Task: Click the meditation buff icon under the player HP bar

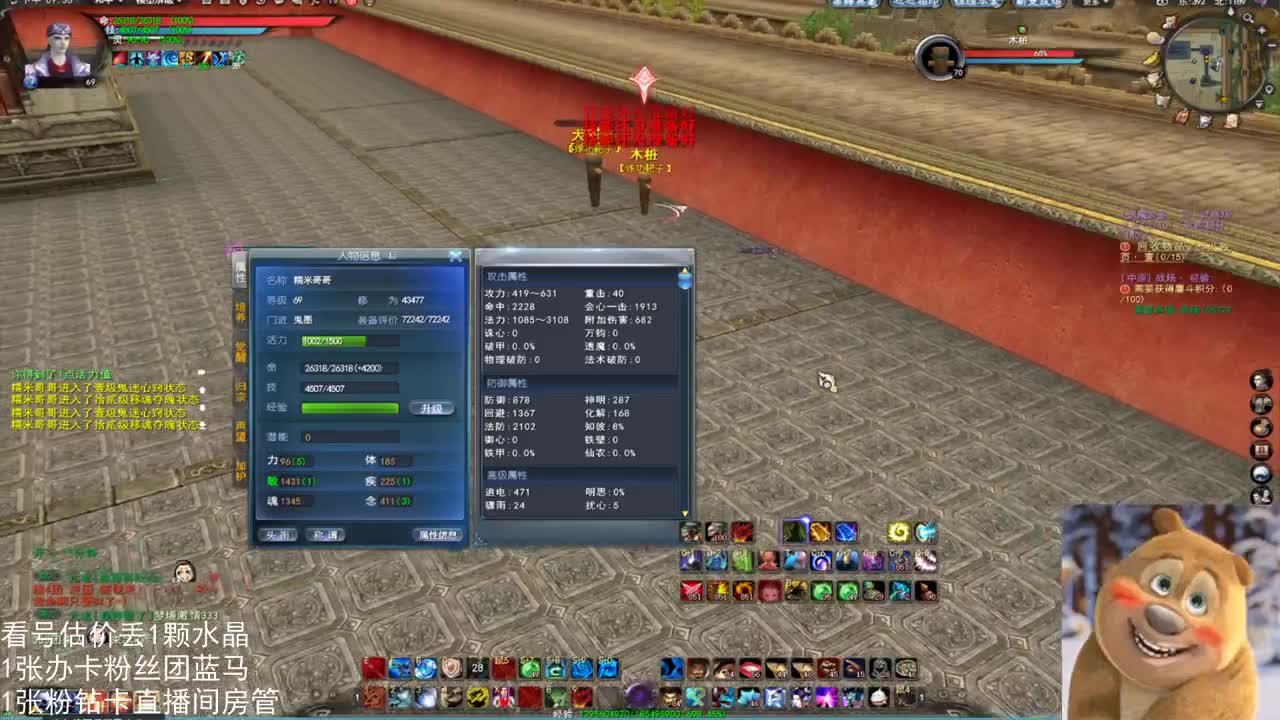Action: [x=136, y=57]
